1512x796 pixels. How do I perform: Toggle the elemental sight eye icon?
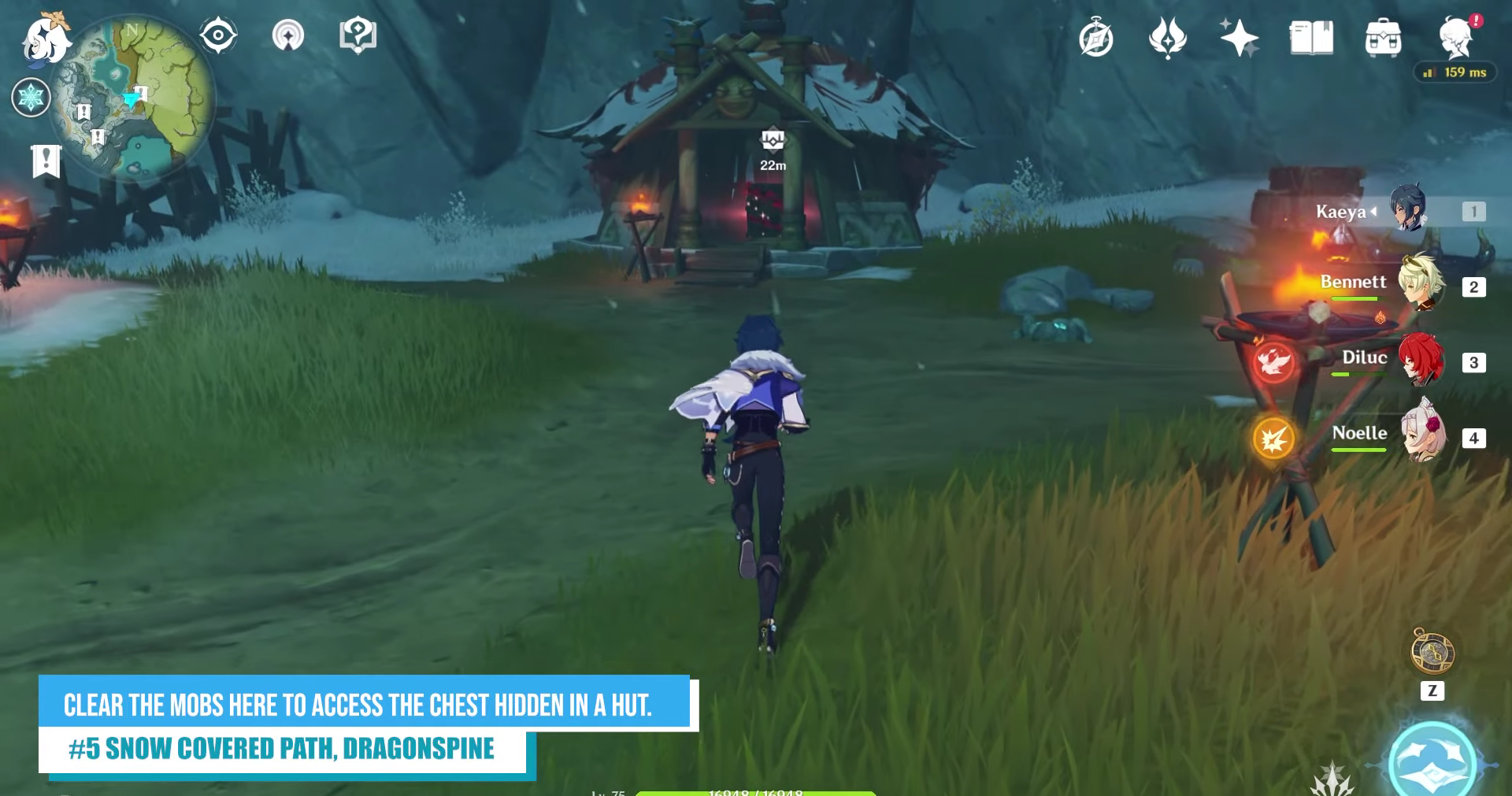pyautogui.click(x=218, y=35)
